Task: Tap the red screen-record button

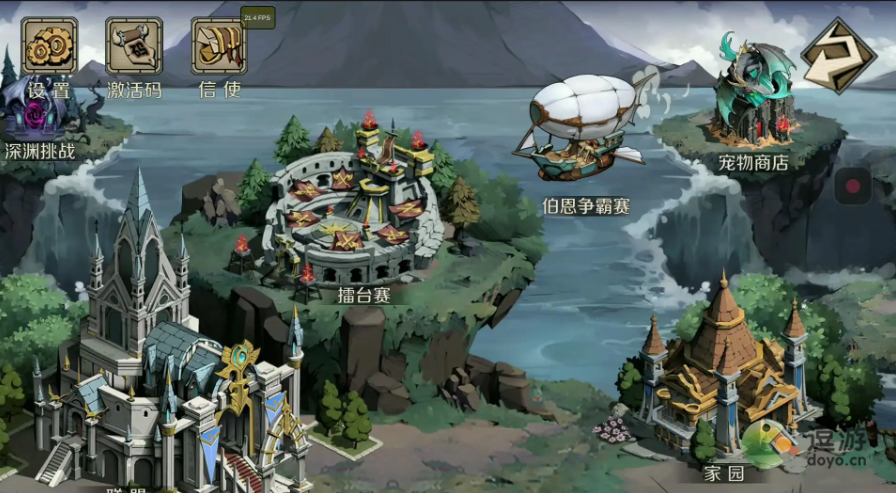Action: tap(853, 186)
